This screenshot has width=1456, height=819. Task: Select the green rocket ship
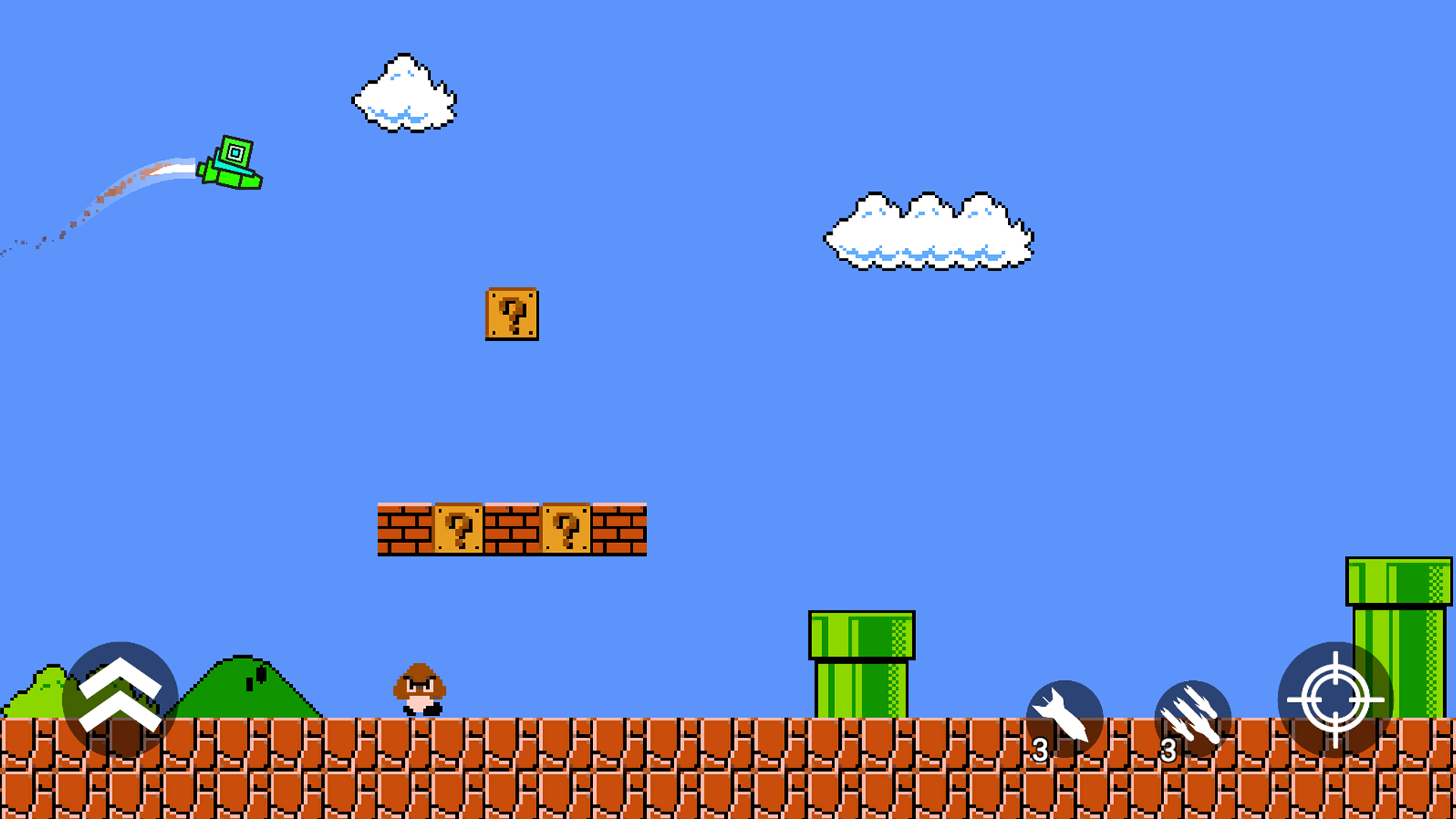231,163
